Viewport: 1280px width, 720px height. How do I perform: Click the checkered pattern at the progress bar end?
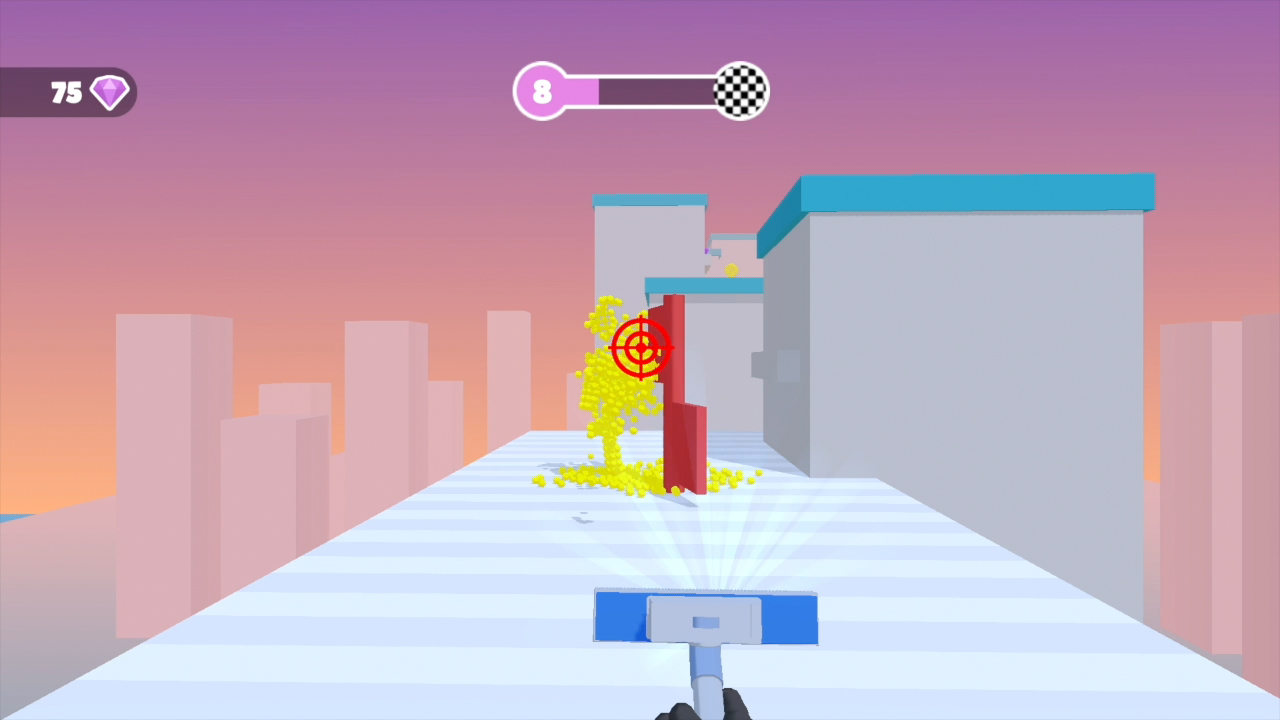coord(741,91)
